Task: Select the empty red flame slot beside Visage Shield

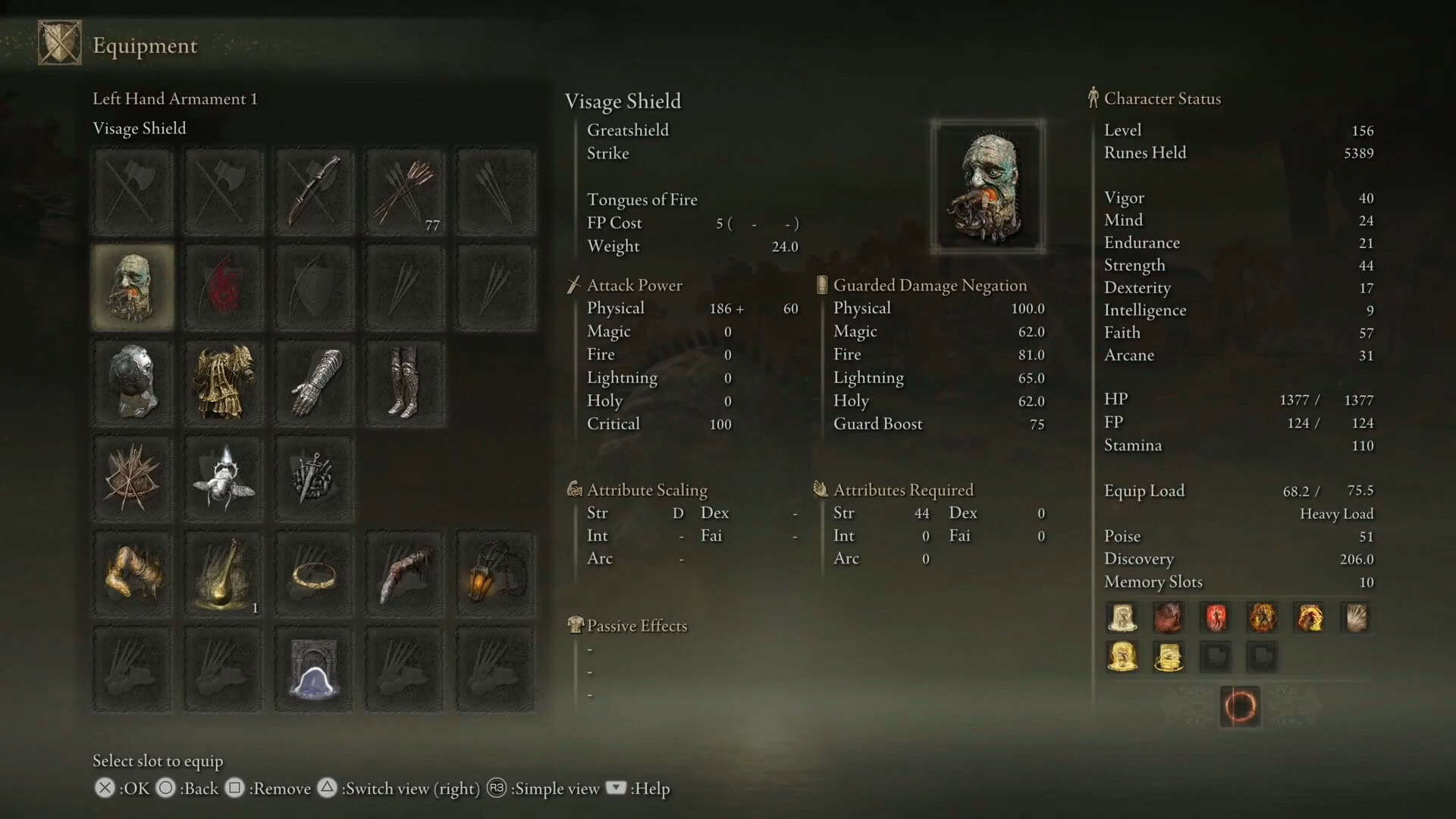Action: point(224,287)
